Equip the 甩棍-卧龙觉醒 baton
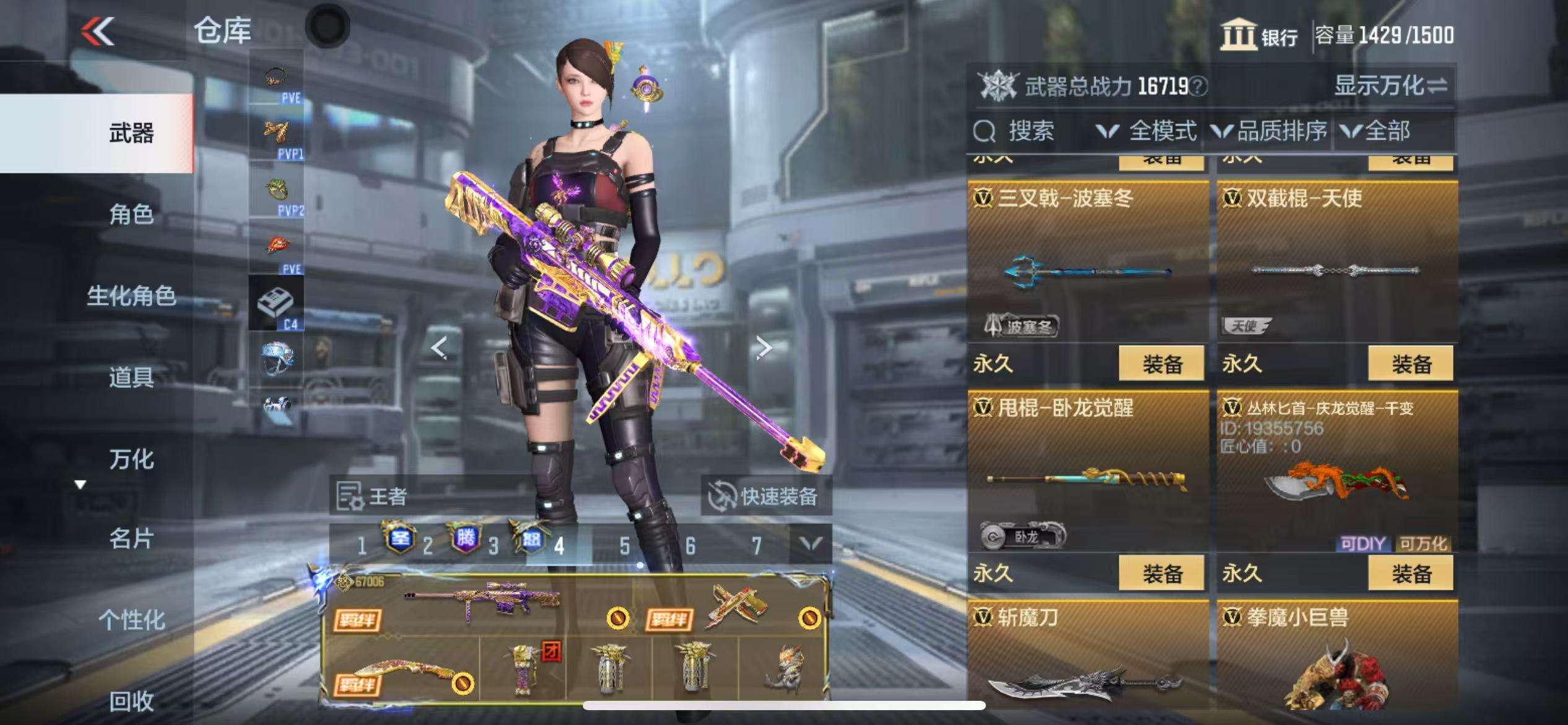Screen dimensions: 1568x725 [1161, 573]
